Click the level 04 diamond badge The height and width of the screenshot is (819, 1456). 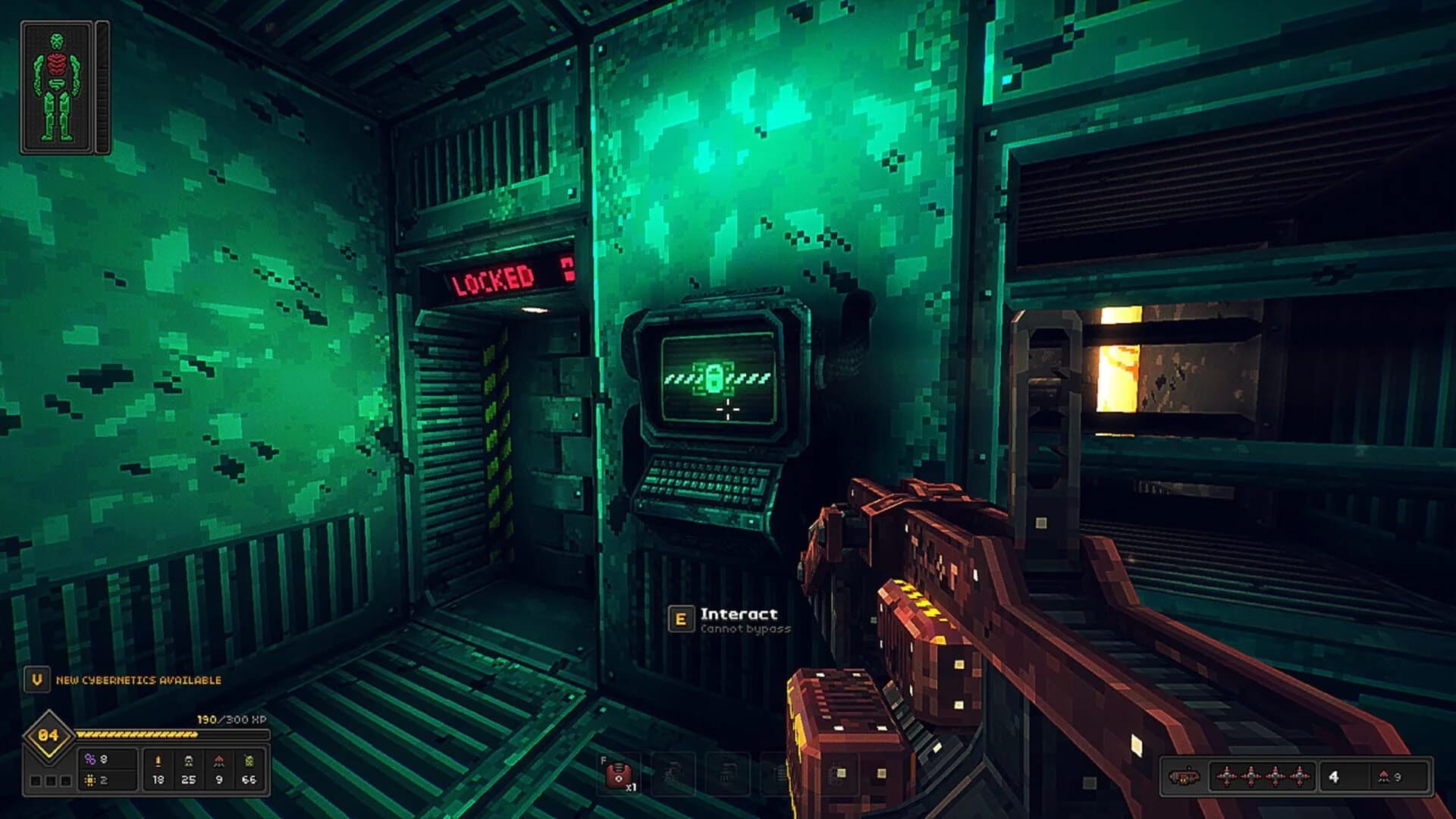(x=47, y=734)
